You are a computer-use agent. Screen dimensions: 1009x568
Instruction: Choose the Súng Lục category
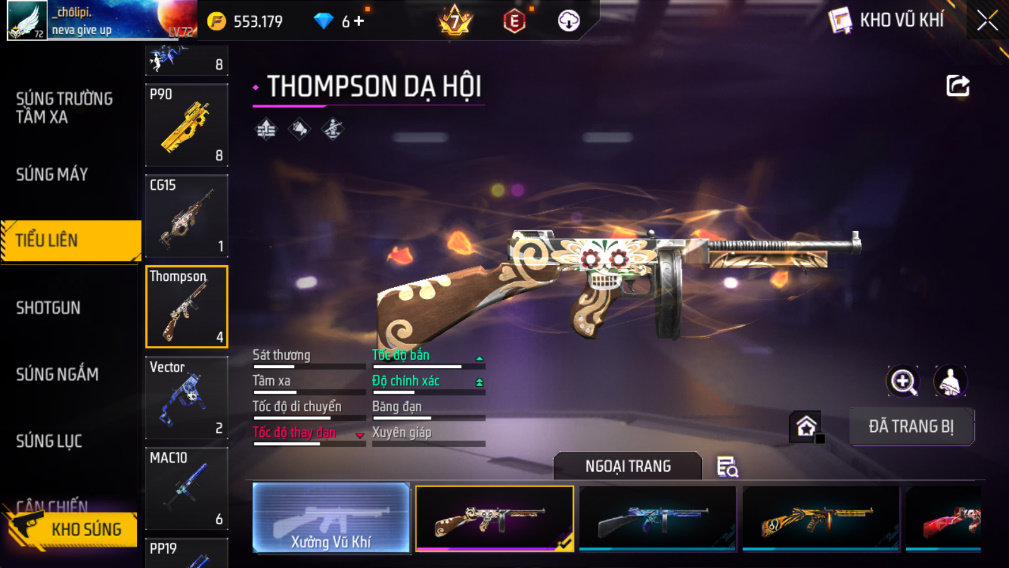point(49,441)
